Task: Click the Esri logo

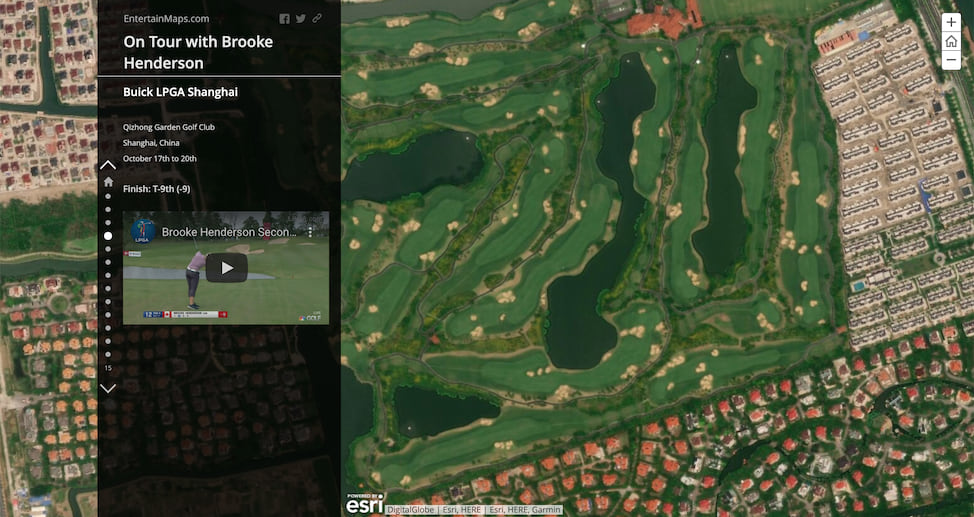Action: pos(364,504)
